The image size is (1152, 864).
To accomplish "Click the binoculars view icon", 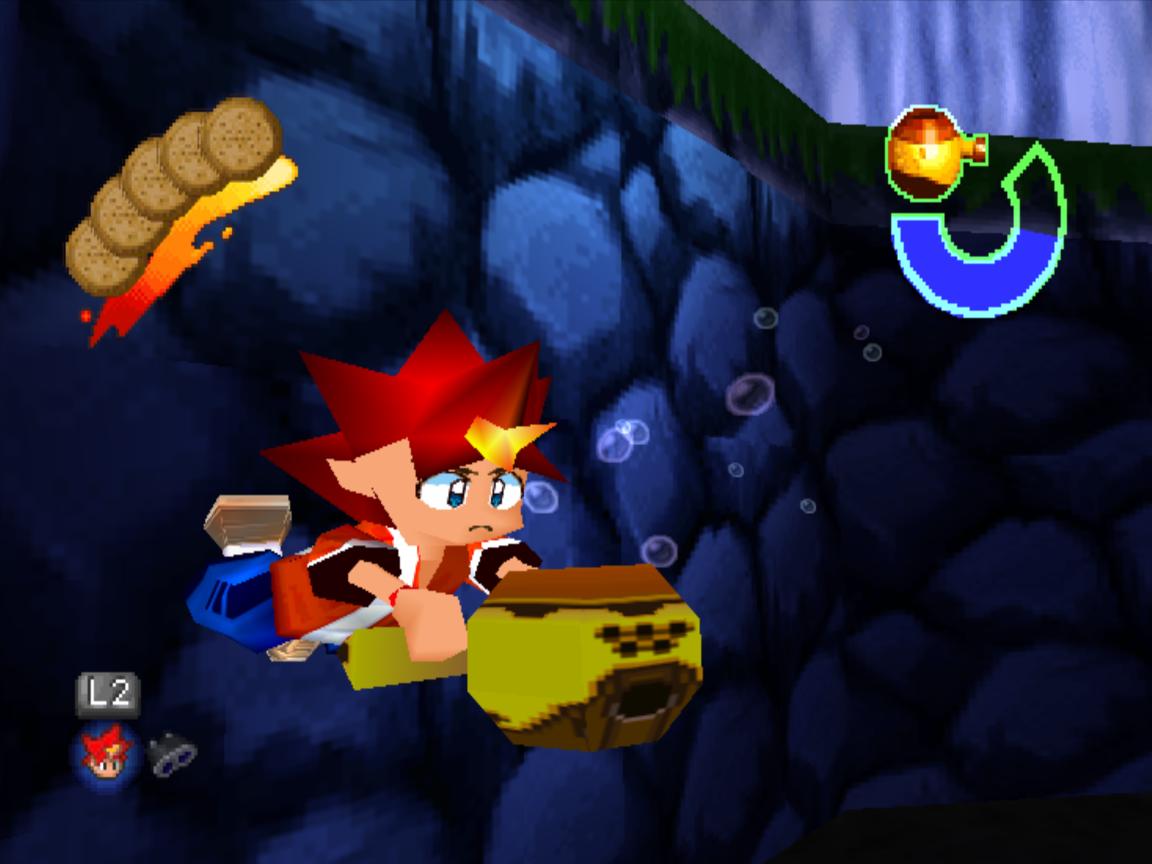I will click(171, 754).
